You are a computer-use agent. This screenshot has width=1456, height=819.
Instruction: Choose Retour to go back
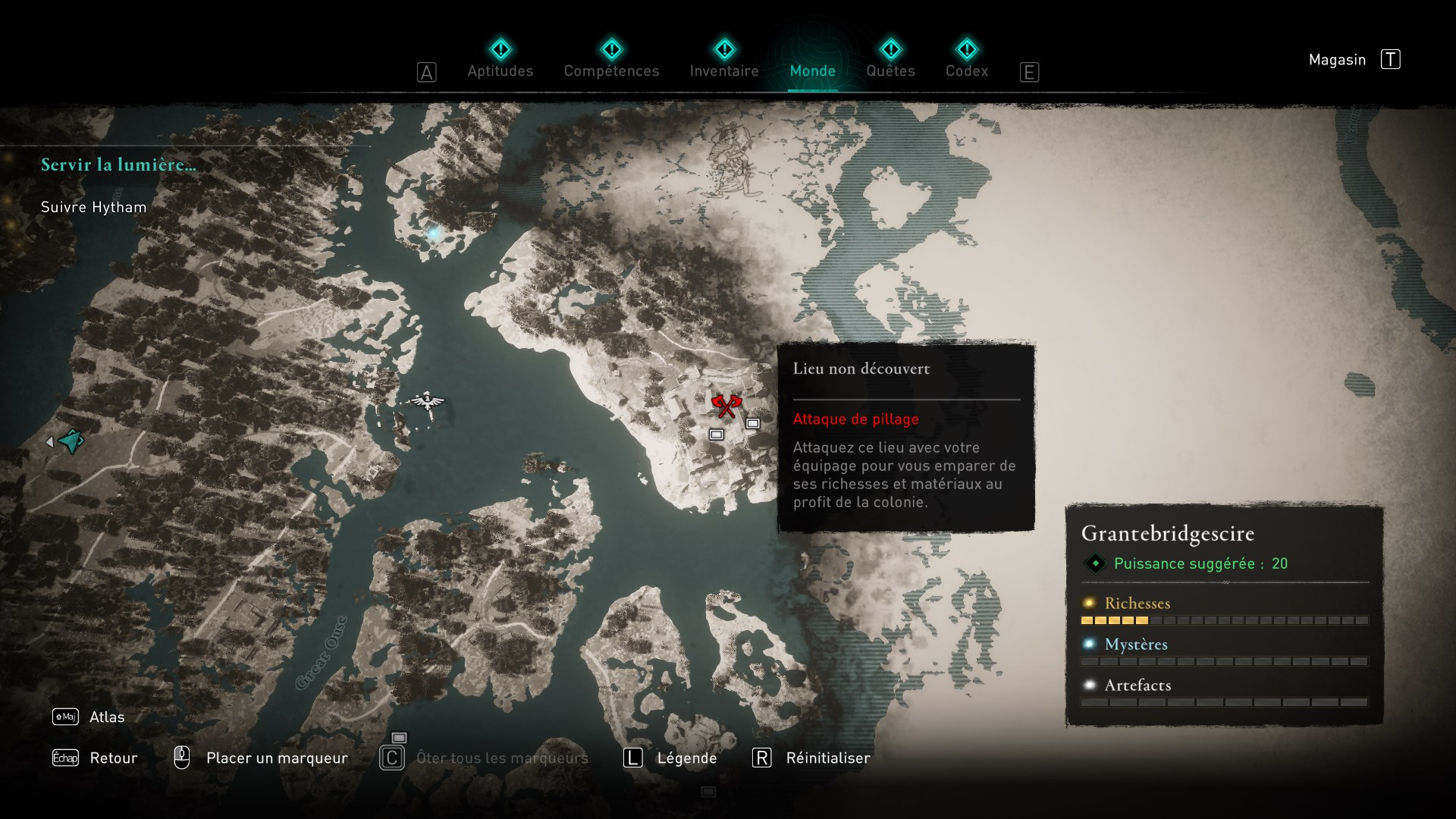[x=113, y=758]
